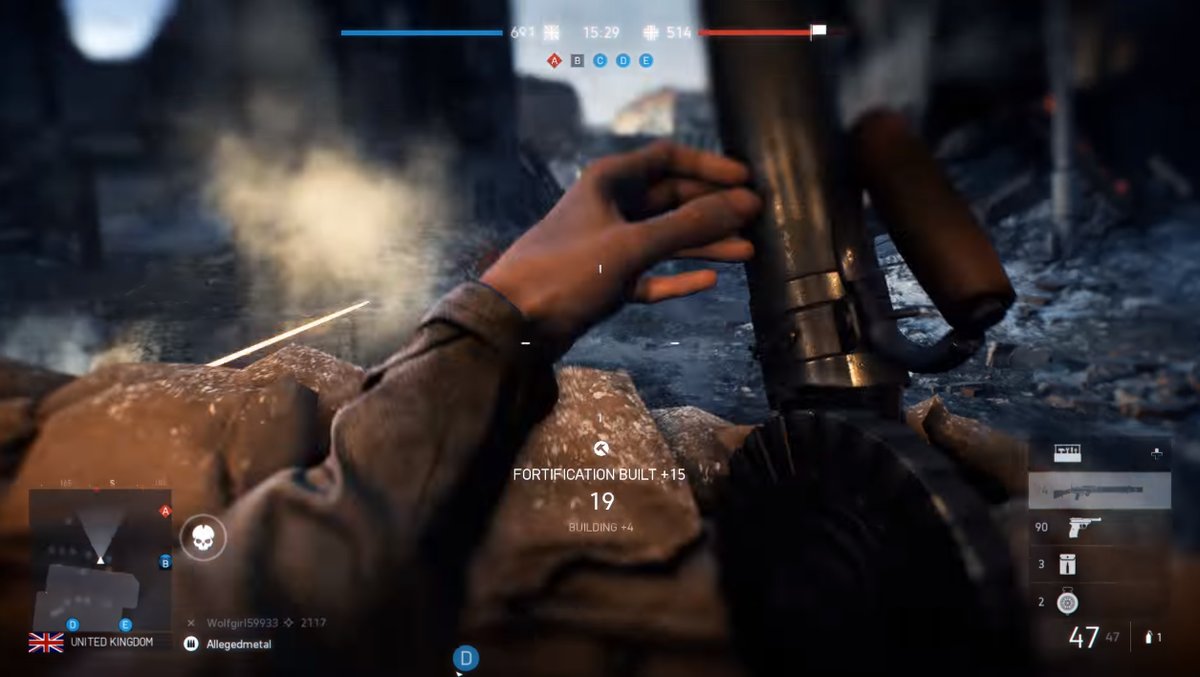Choose the round mine gadget slot
1200x677 pixels.
click(x=1068, y=601)
